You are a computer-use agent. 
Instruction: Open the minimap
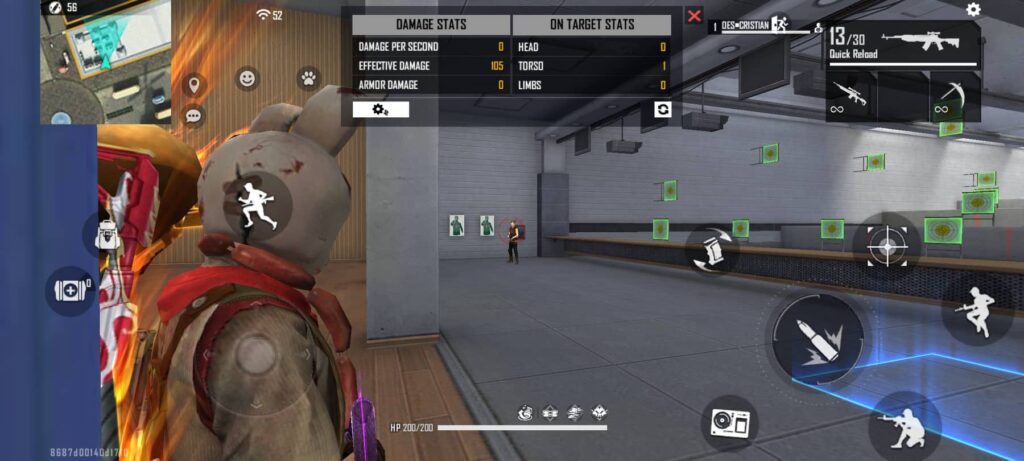[x=105, y=60]
